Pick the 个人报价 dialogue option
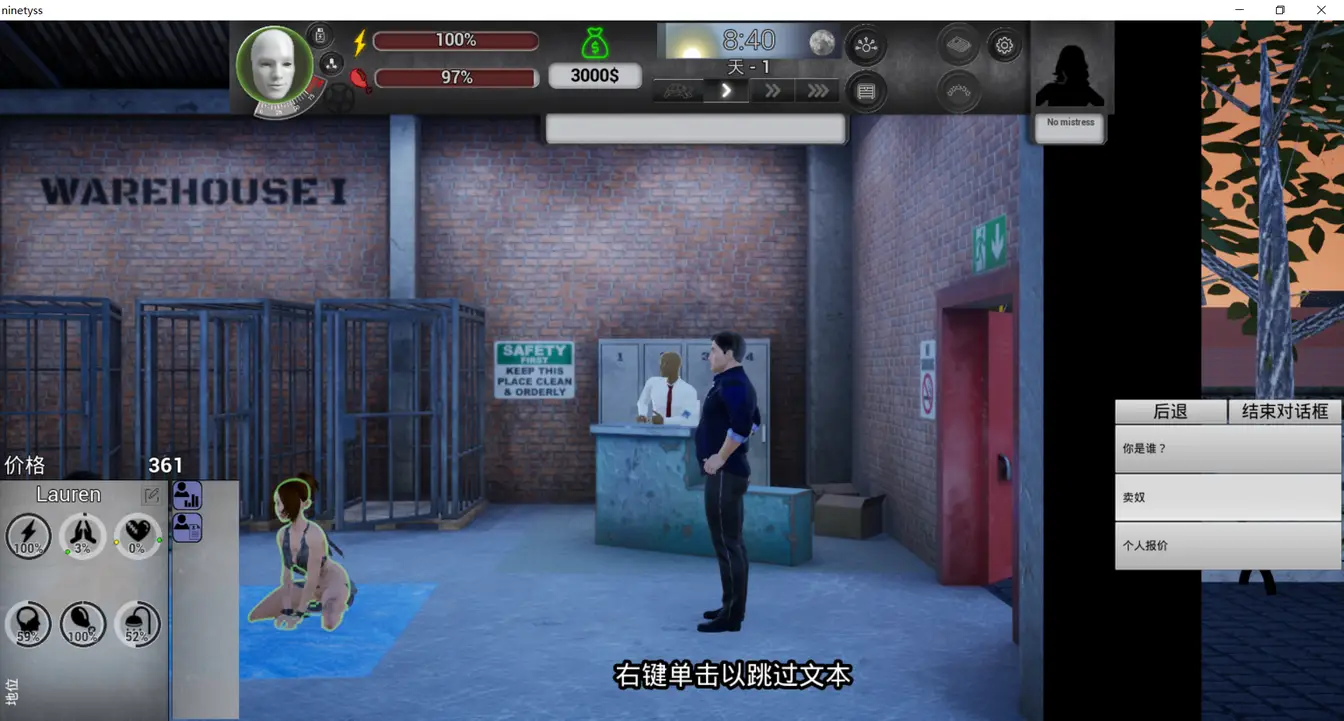The image size is (1344, 721). coord(1227,546)
